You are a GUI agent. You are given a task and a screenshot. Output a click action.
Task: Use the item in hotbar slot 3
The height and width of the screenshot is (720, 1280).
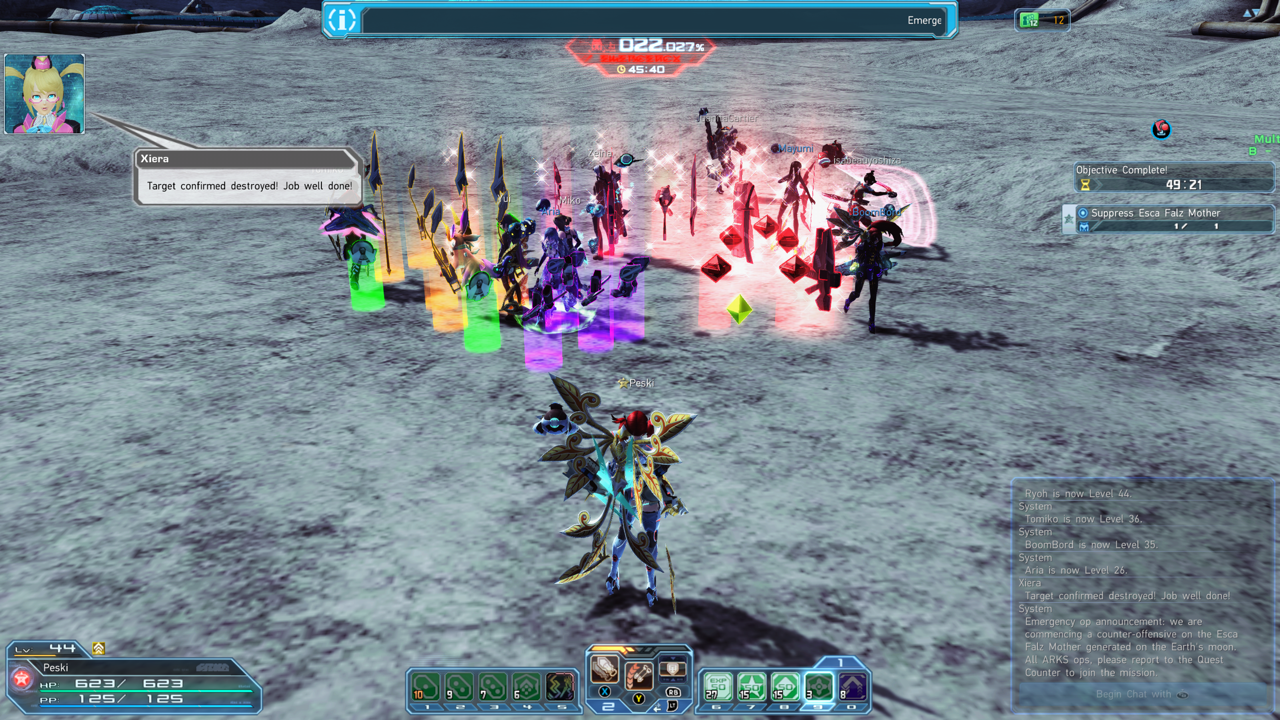click(493, 688)
